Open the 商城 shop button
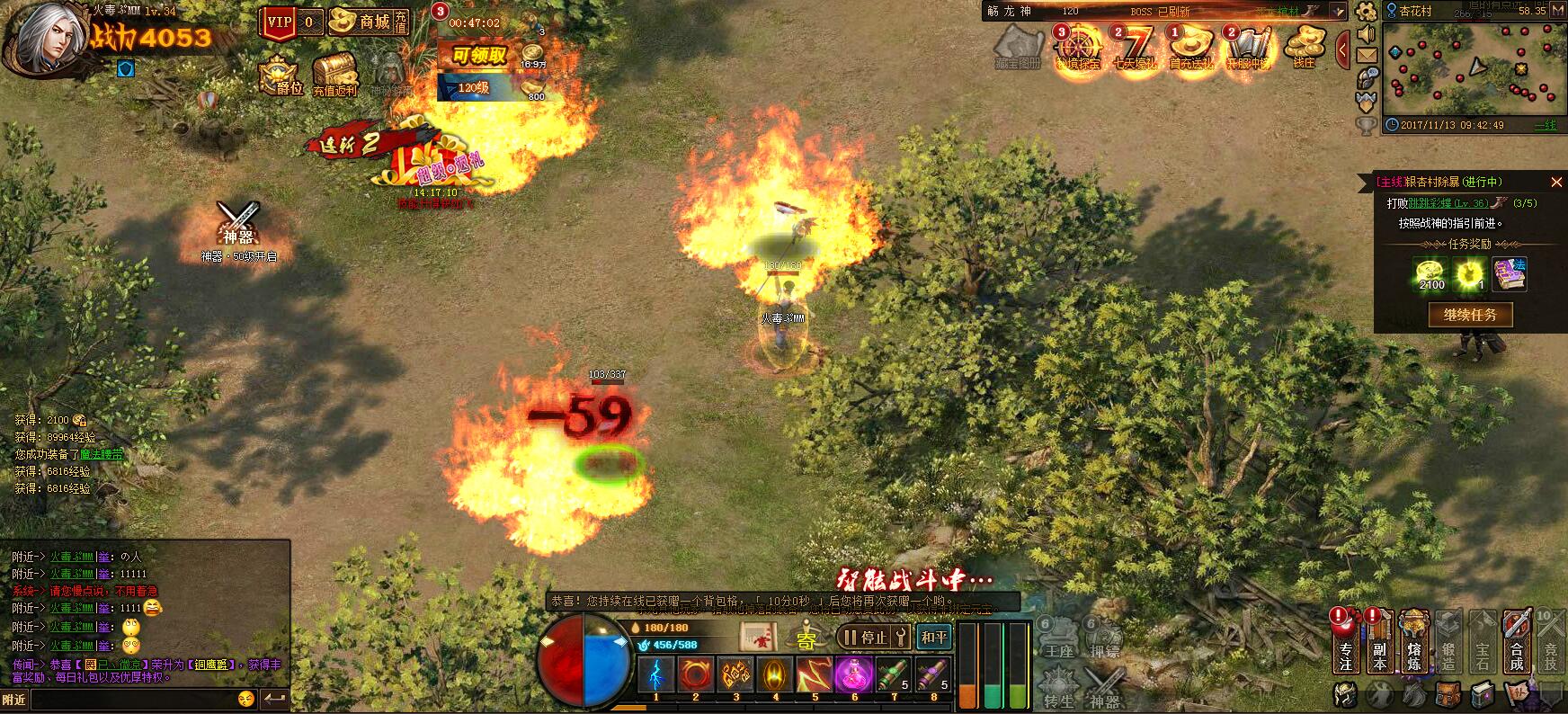Image resolution: width=1568 pixels, height=714 pixels. tap(368, 22)
